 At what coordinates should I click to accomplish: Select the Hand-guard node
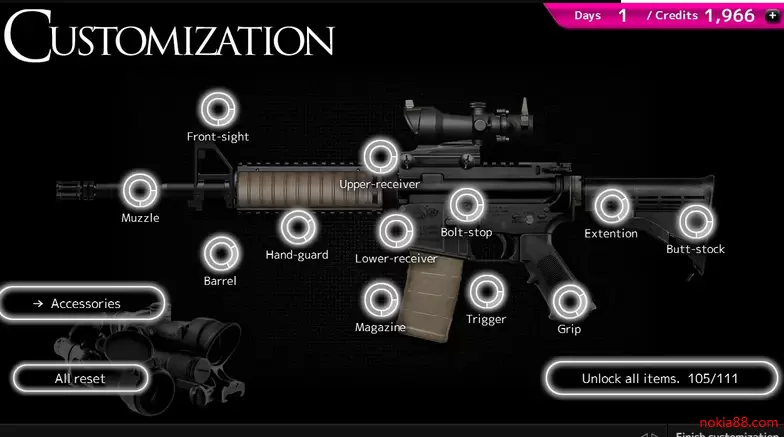pos(296,227)
